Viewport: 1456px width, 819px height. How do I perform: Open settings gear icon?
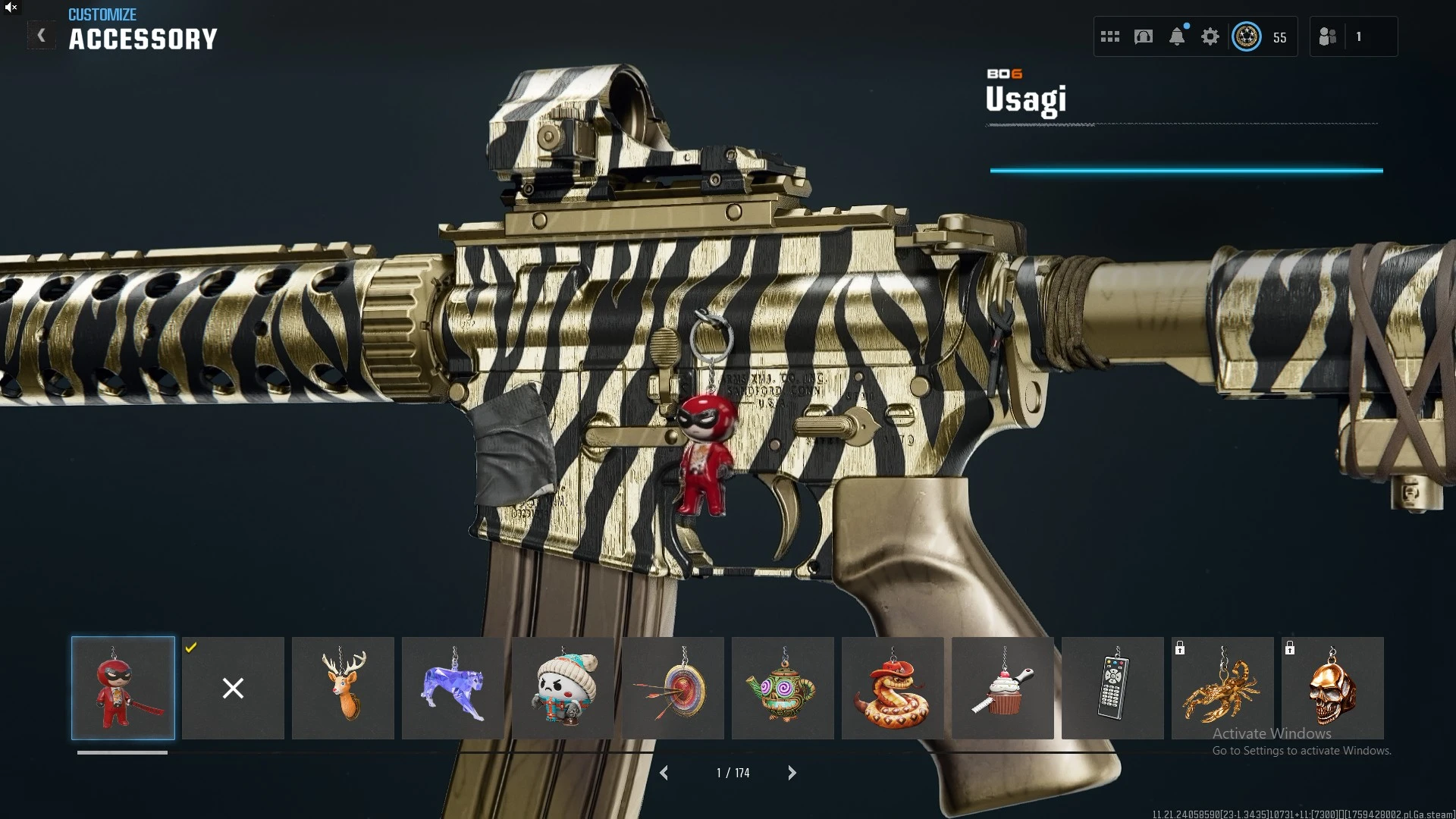click(x=1210, y=36)
